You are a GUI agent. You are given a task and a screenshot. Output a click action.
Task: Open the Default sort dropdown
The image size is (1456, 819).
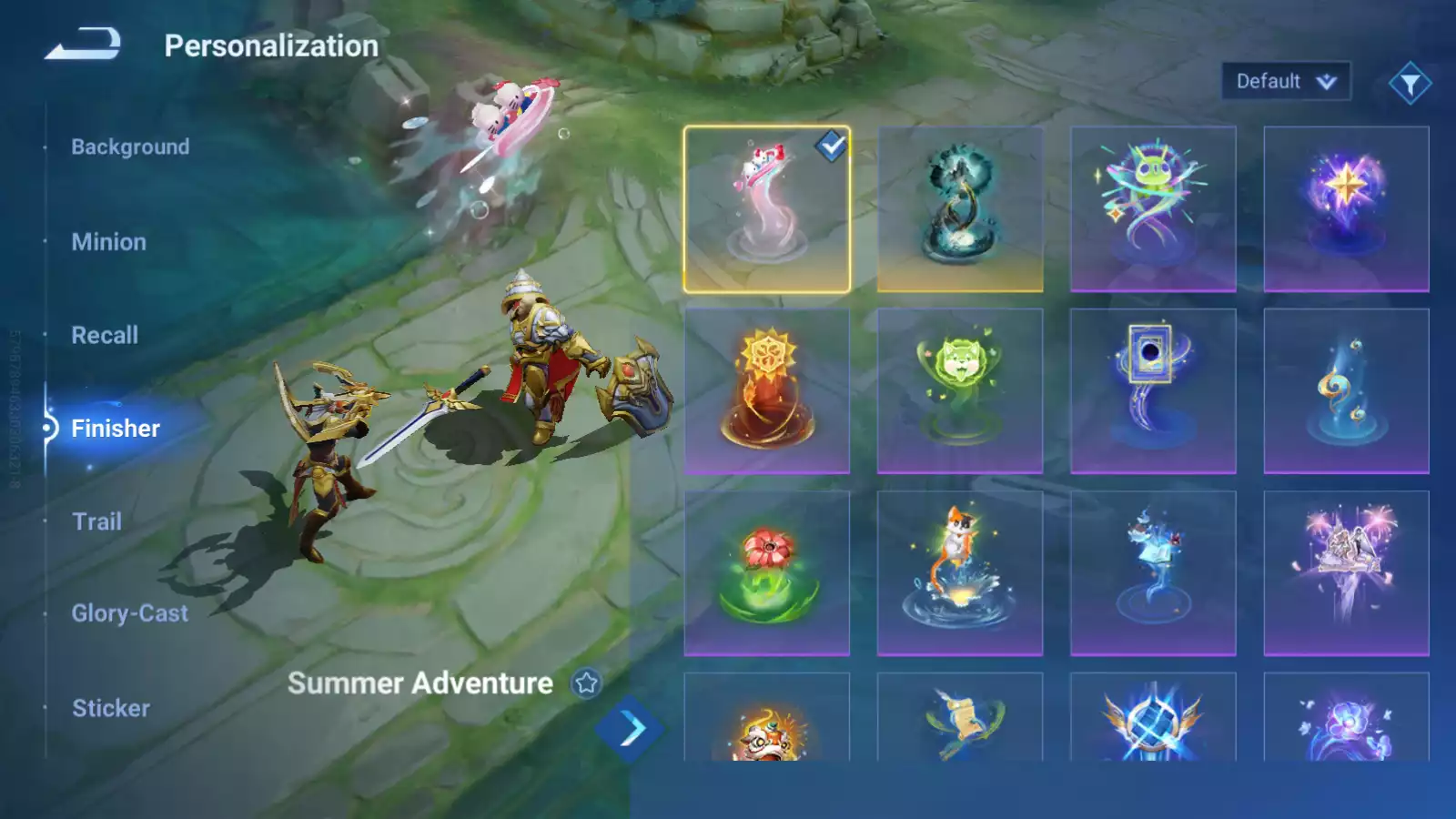pos(1285,82)
